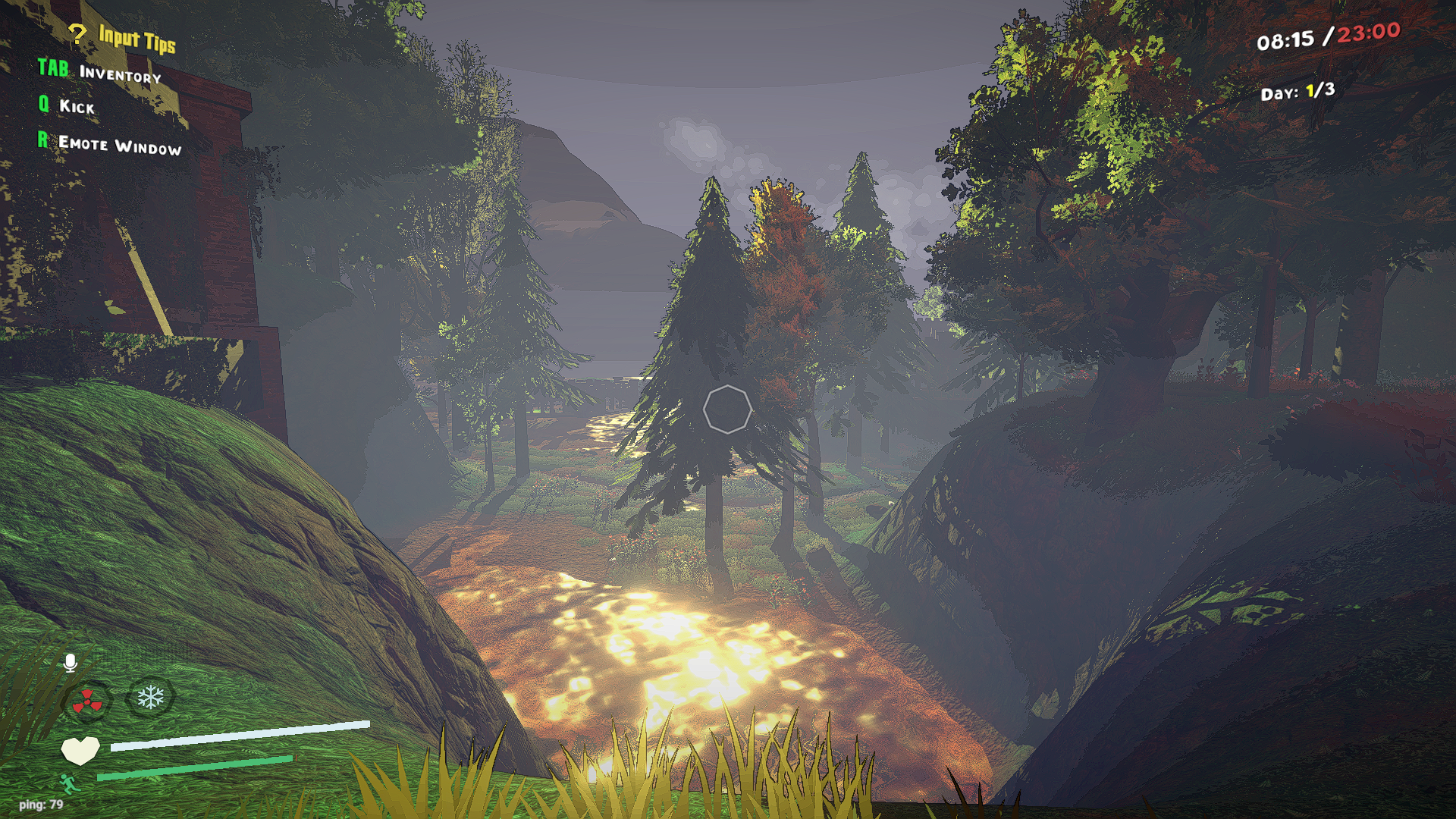Select the TAB Inventory hint entry
This screenshot has width=1456, height=819.
click(x=99, y=74)
